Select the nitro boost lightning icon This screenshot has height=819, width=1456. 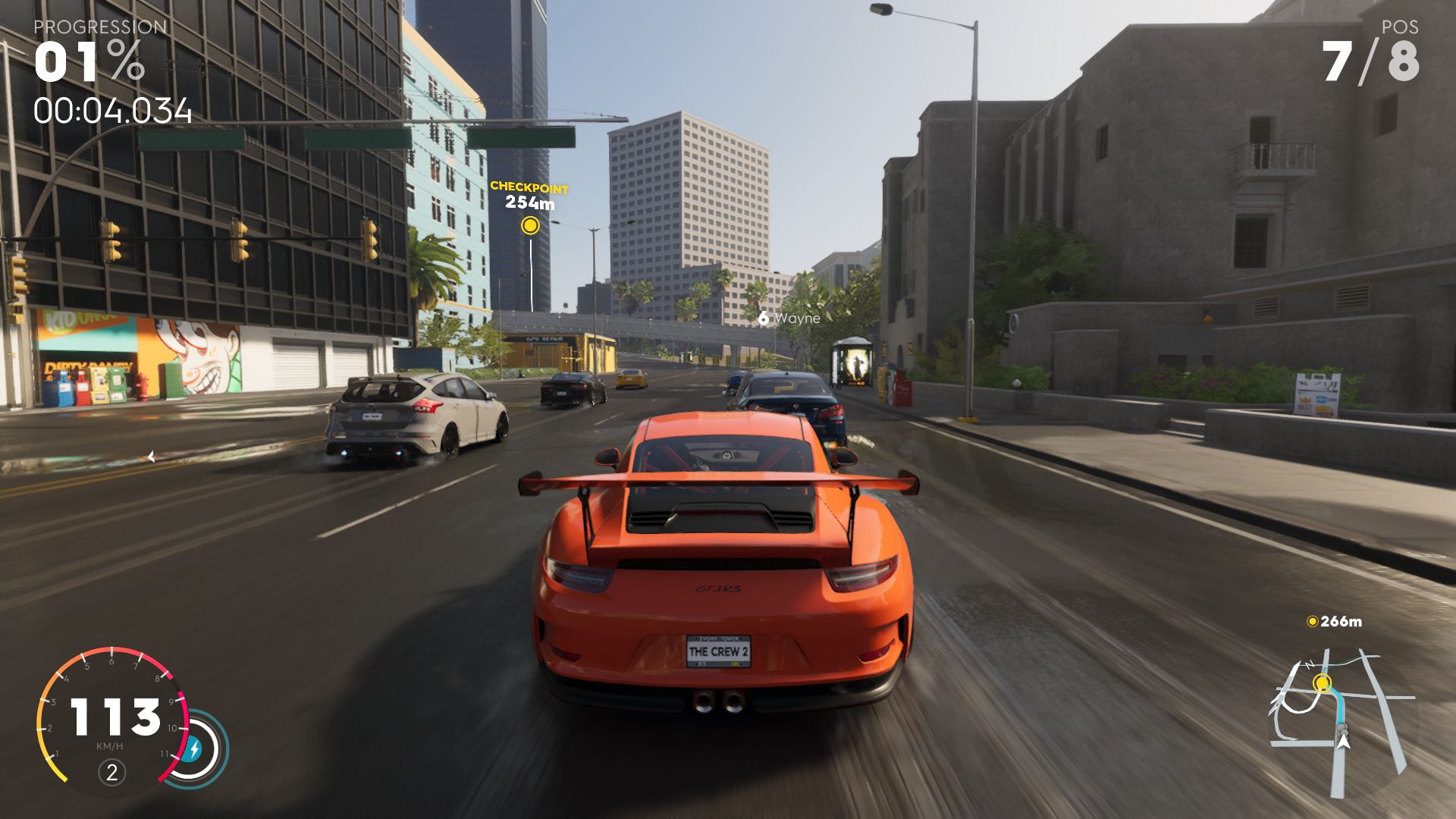click(x=194, y=749)
